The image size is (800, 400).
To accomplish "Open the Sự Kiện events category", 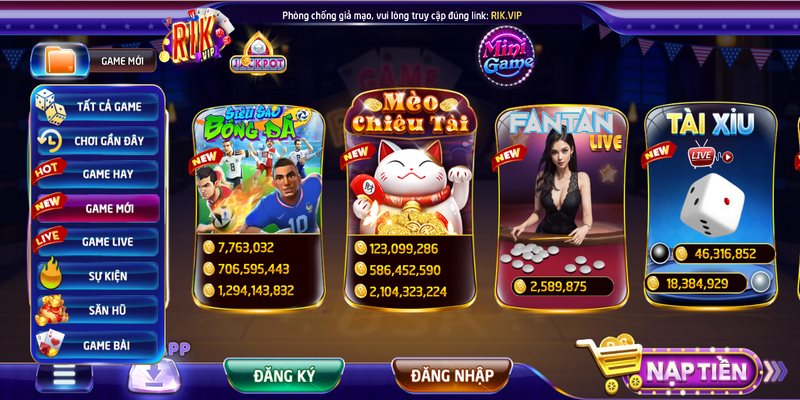I will [x=97, y=275].
